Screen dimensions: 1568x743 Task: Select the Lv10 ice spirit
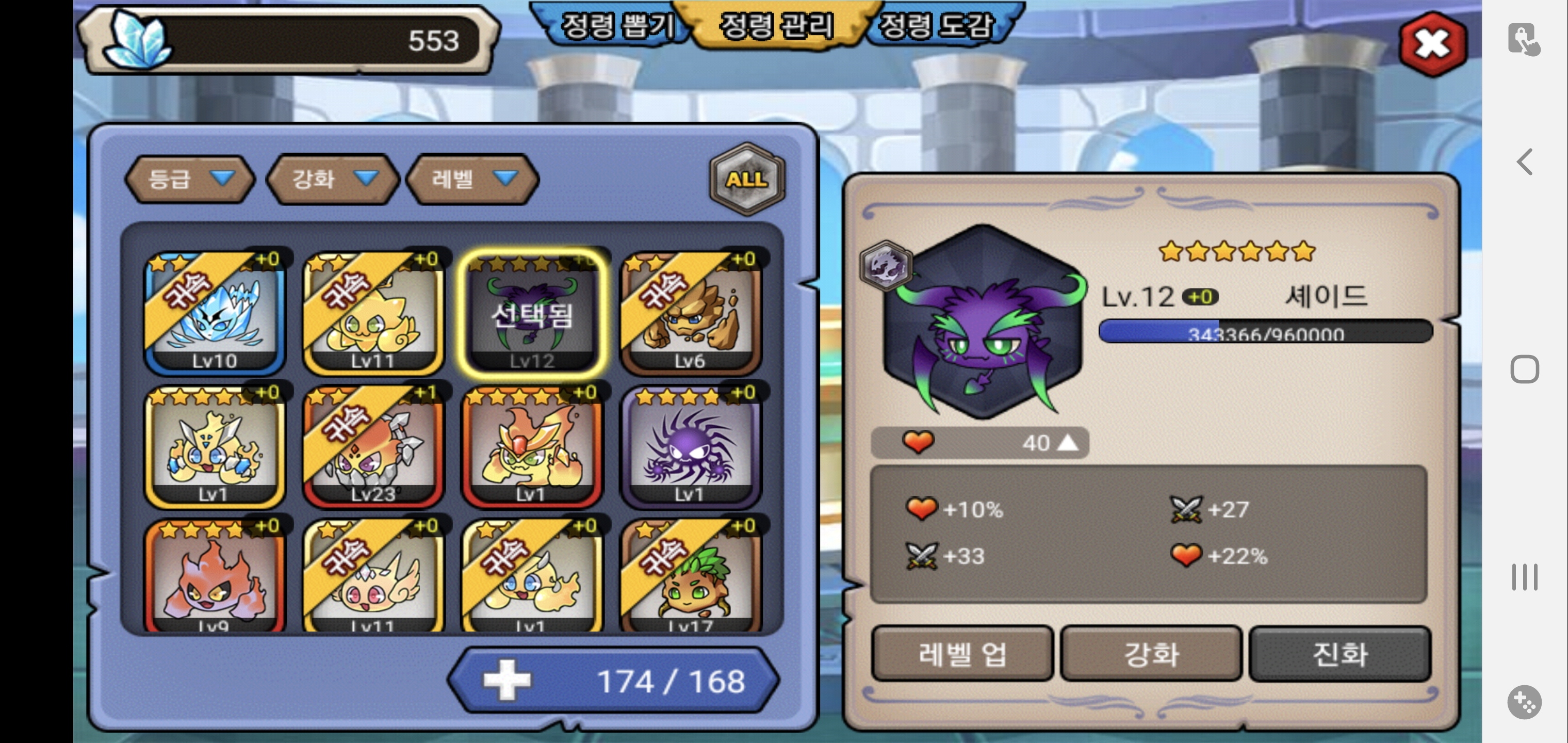click(x=214, y=313)
